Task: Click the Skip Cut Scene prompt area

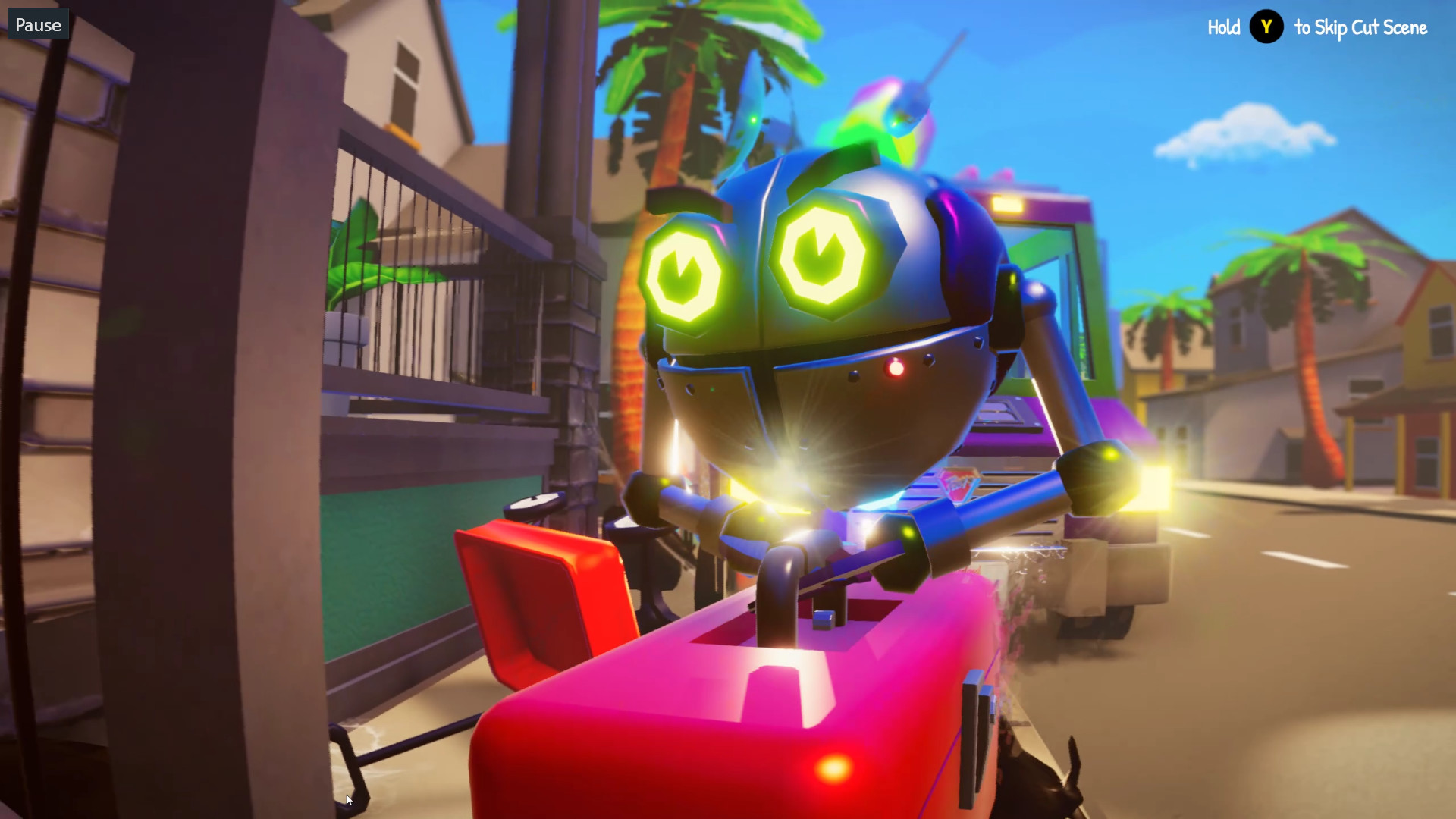Action: (x=1360, y=27)
